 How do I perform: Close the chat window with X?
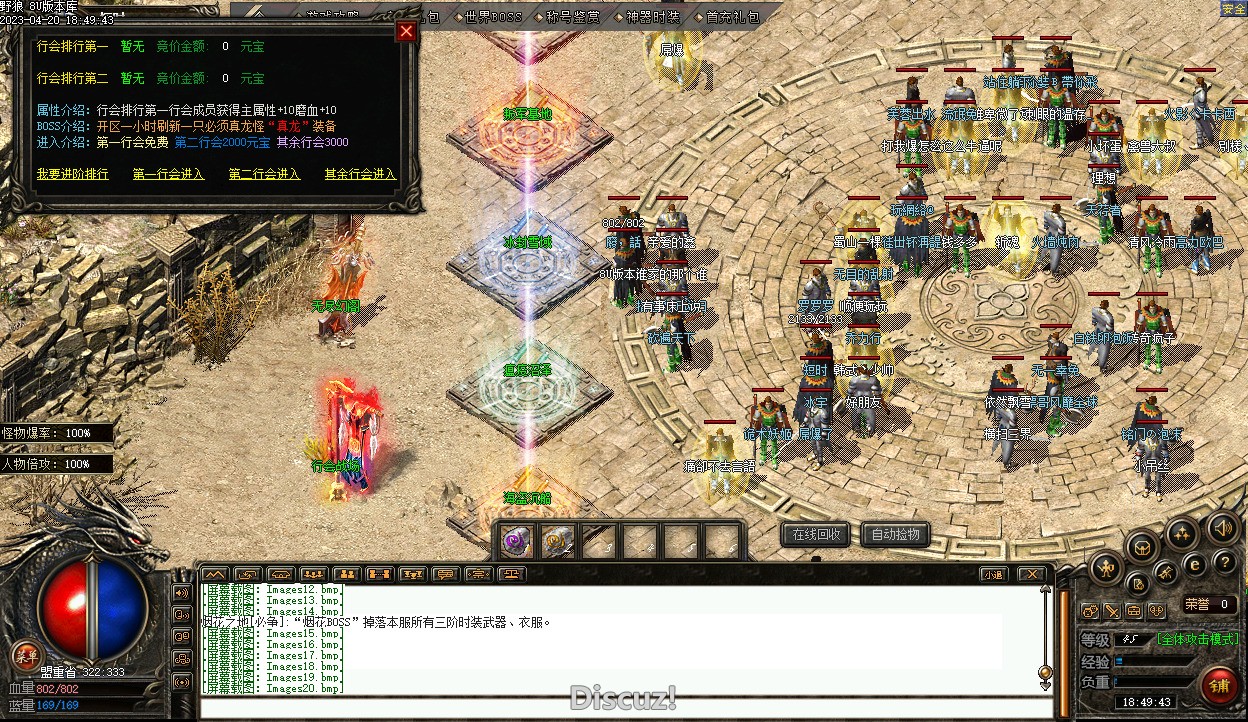(x=1034, y=574)
